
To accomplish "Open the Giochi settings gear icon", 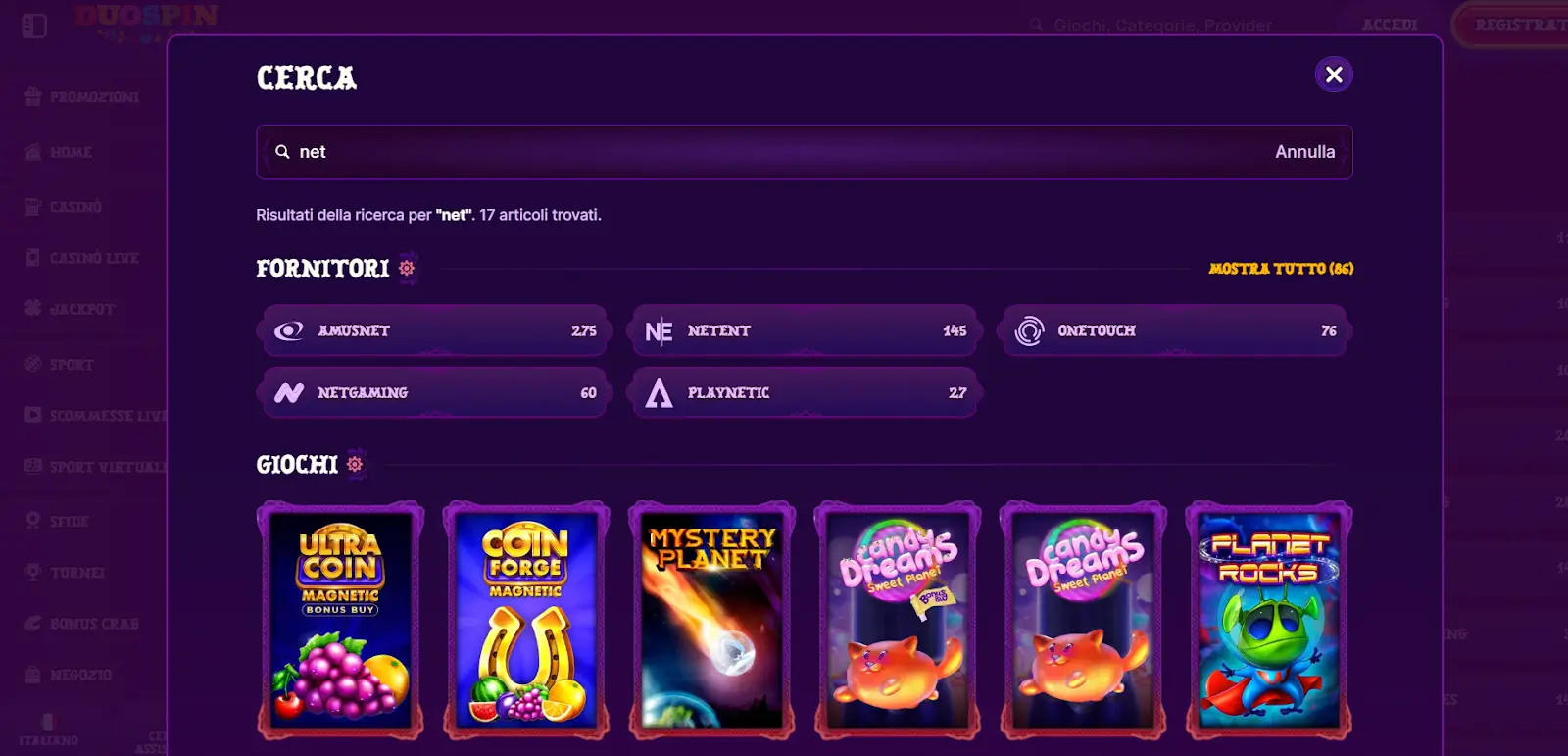I will 354,462.
